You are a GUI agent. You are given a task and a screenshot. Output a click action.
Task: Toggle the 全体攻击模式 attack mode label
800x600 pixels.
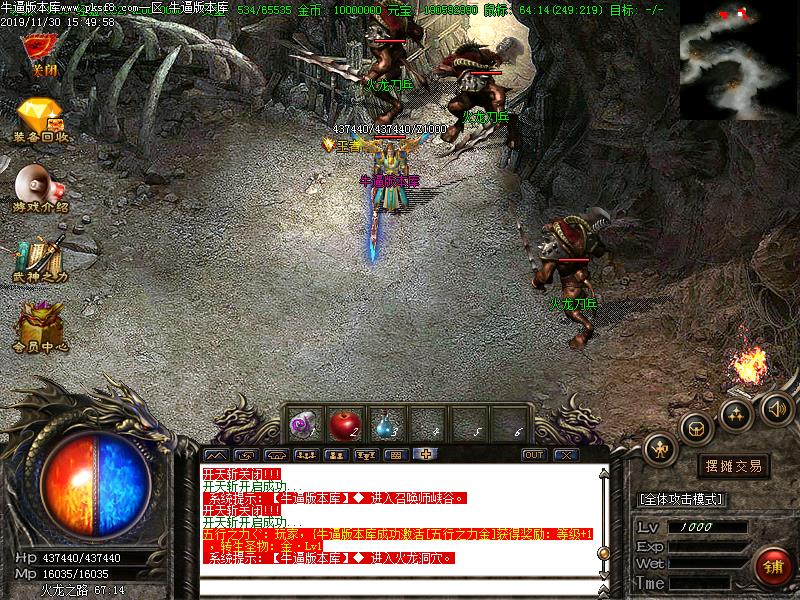coord(681,498)
